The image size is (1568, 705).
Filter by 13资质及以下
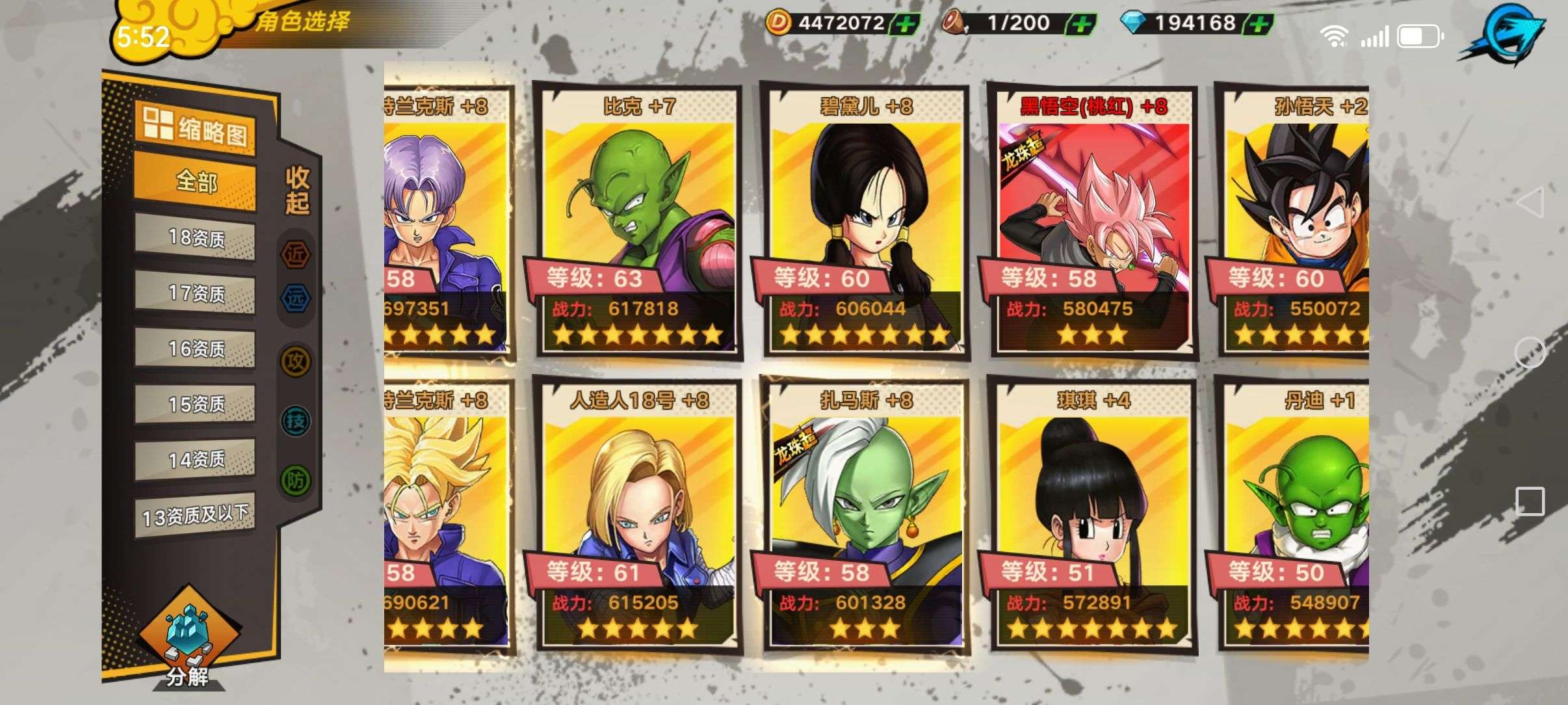(195, 516)
